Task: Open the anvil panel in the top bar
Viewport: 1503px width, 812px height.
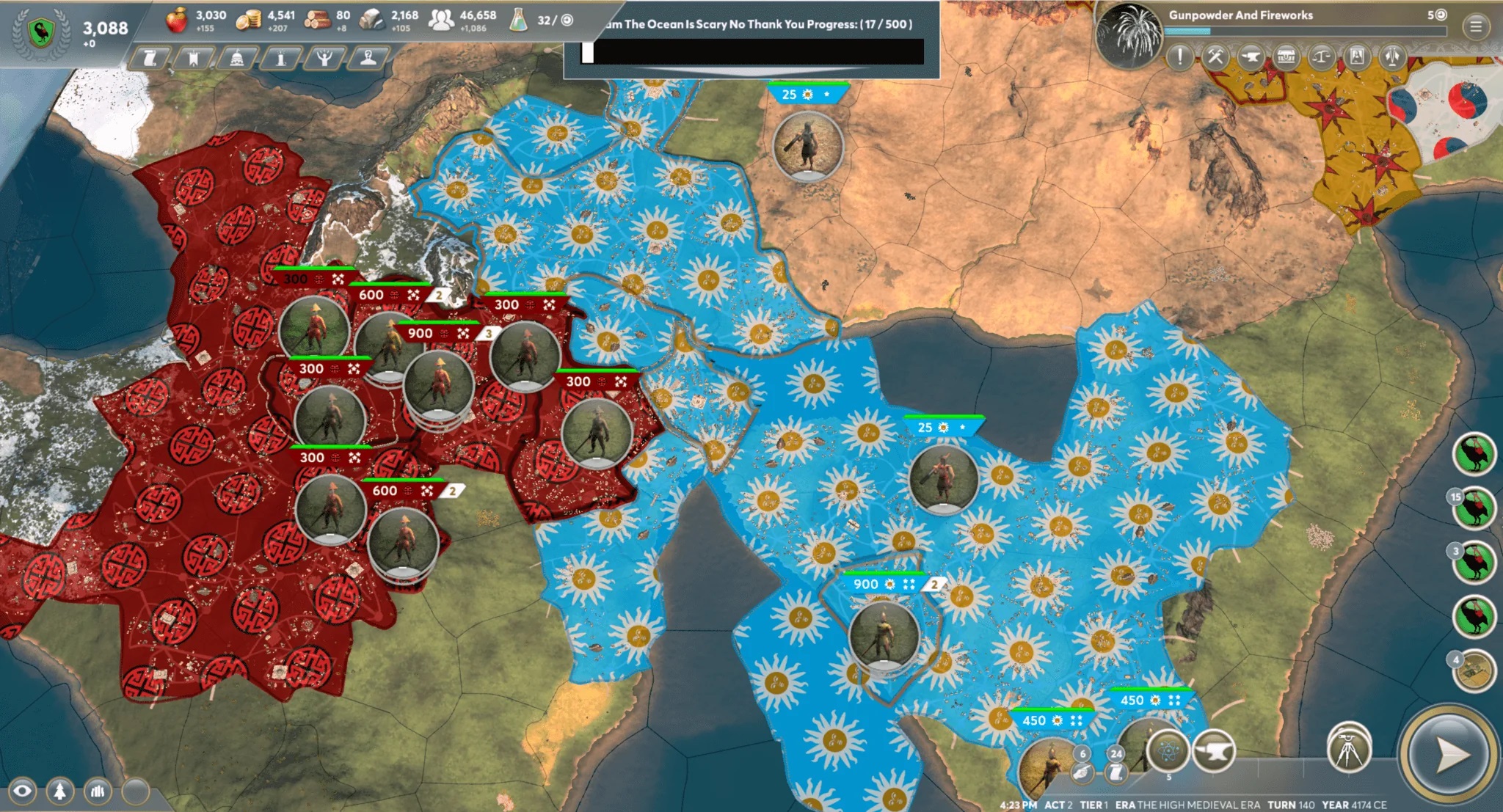Action: click(1251, 57)
